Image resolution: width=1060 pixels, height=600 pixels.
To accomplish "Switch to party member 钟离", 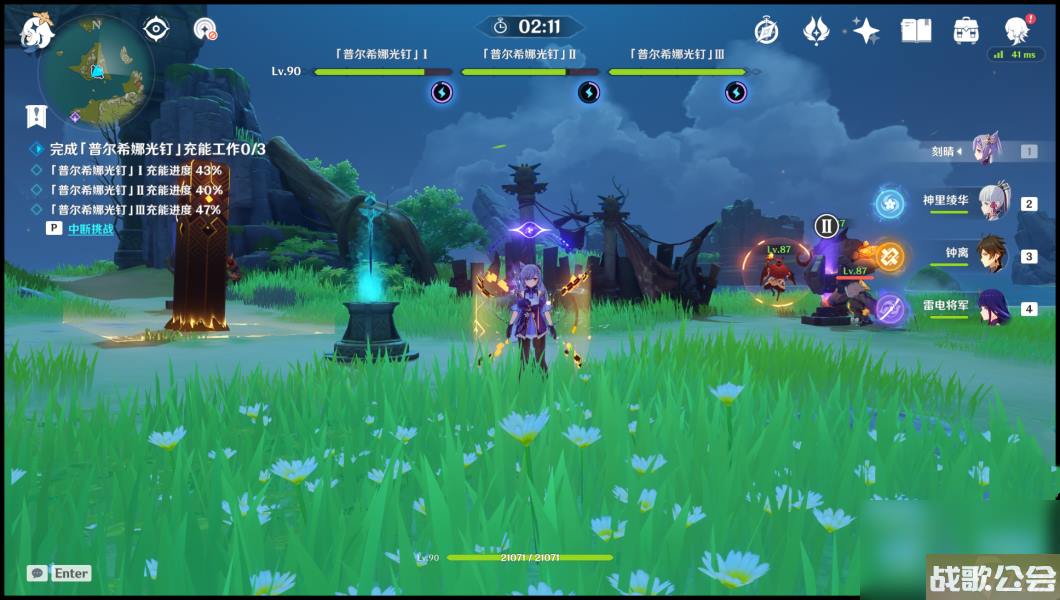I will coord(994,255).
